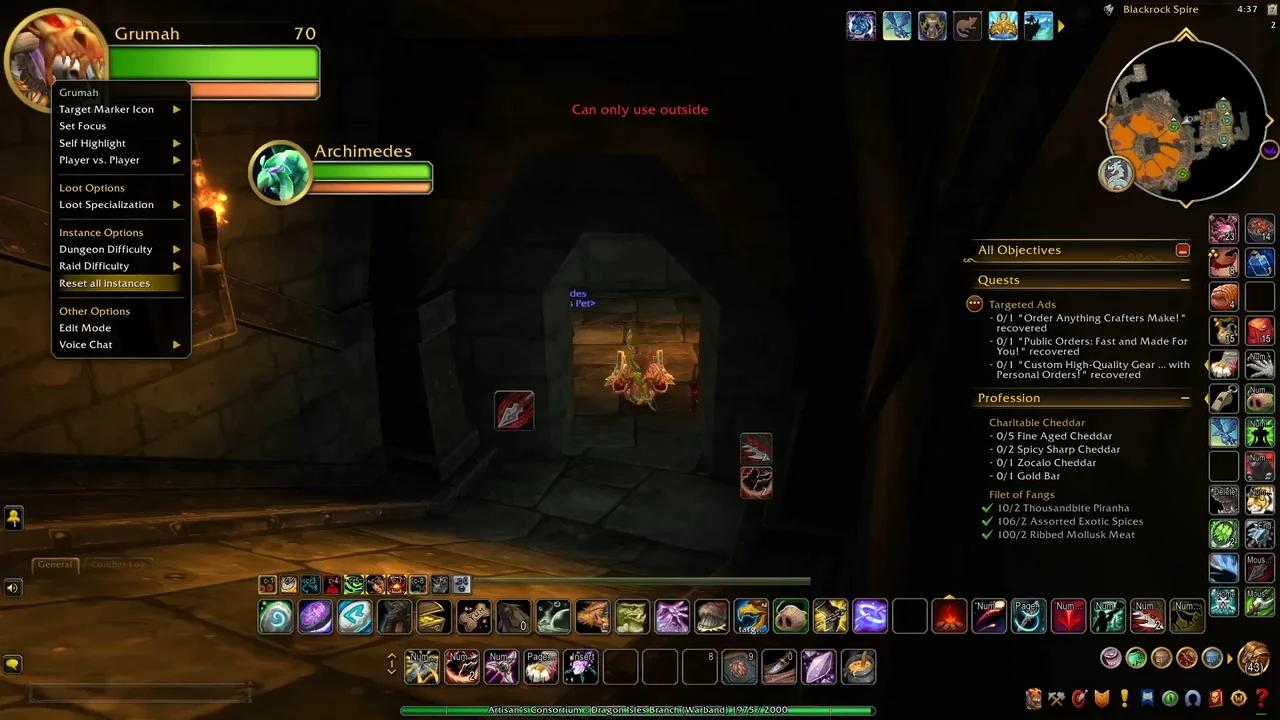The image size is (1280, 720).
Task: Collapse All Objectives with red minus button
Action: pos(1183,250)
